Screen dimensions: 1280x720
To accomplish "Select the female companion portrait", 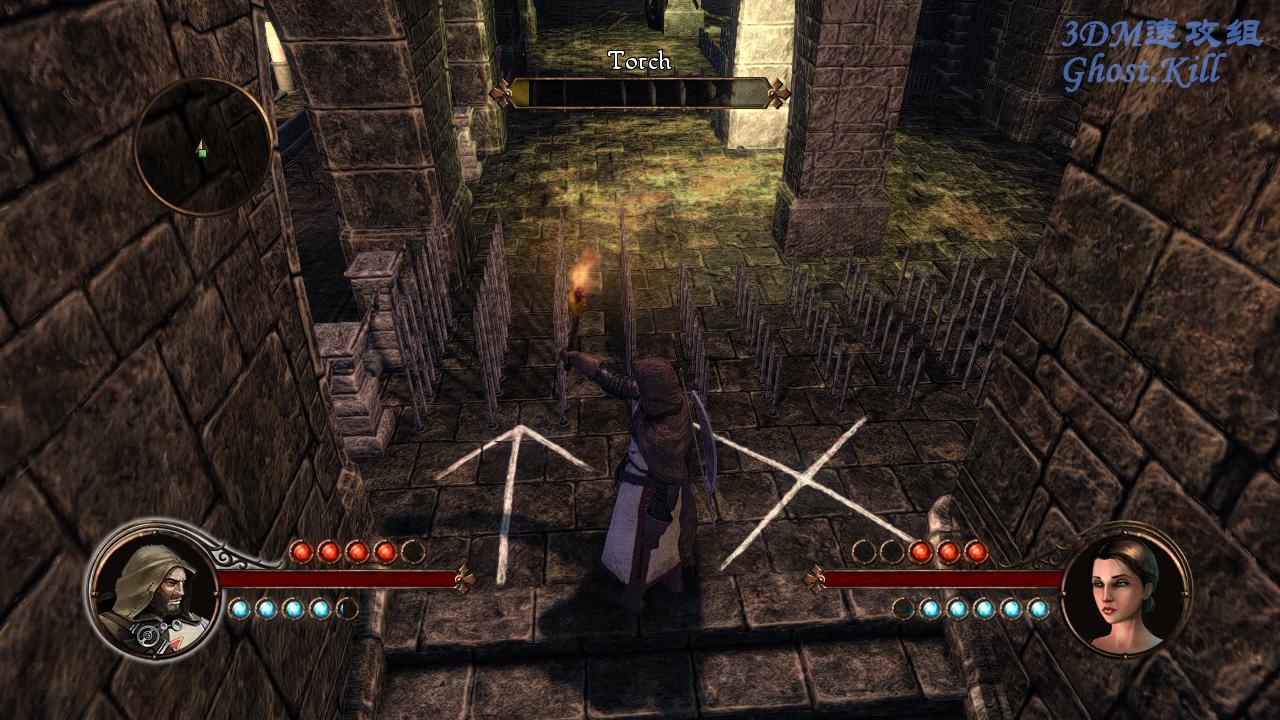I will (1125, 590).
